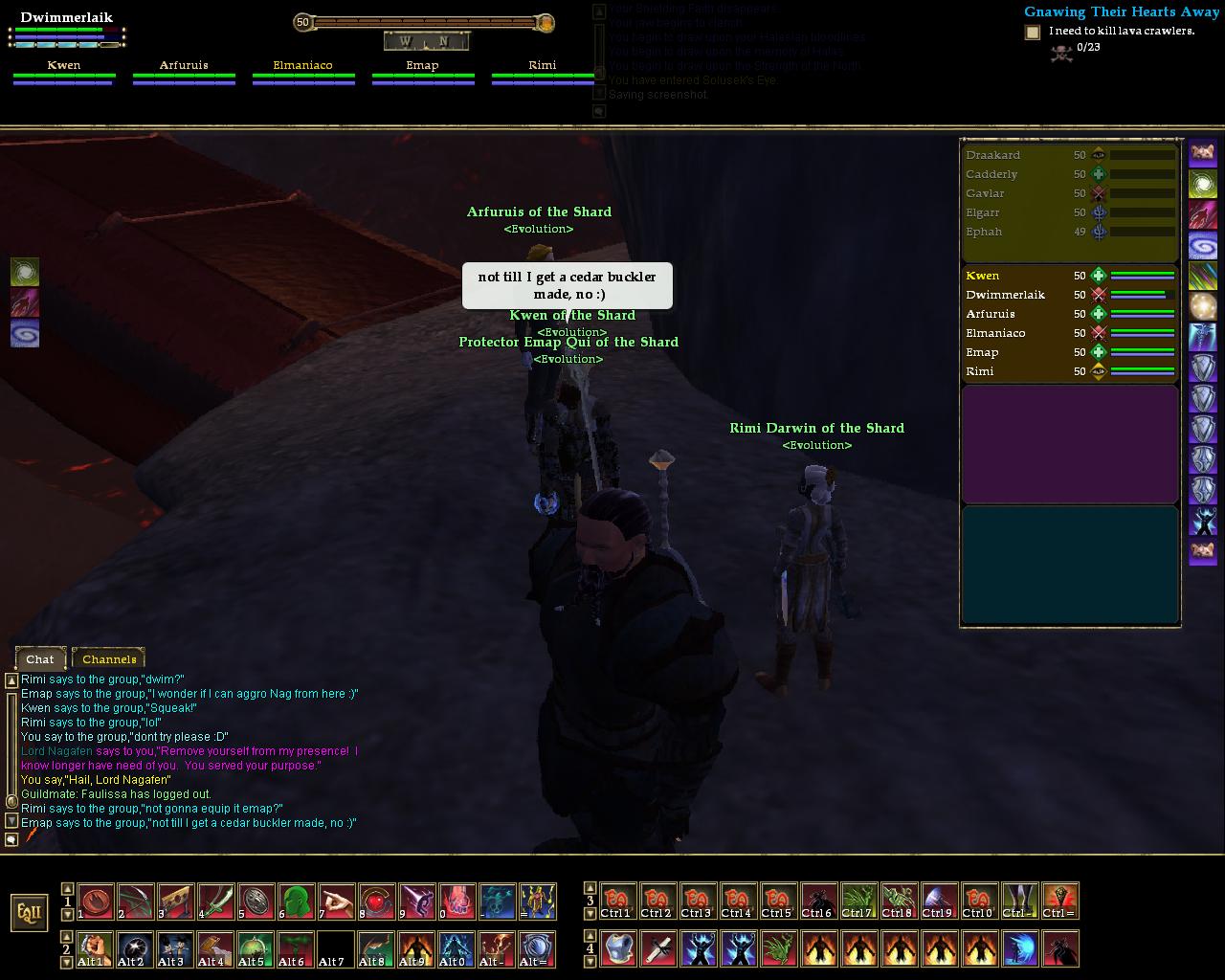The image size is (1225, 980).
Task: Use the round shield ability in slot 5
Action: pos(256,901)
